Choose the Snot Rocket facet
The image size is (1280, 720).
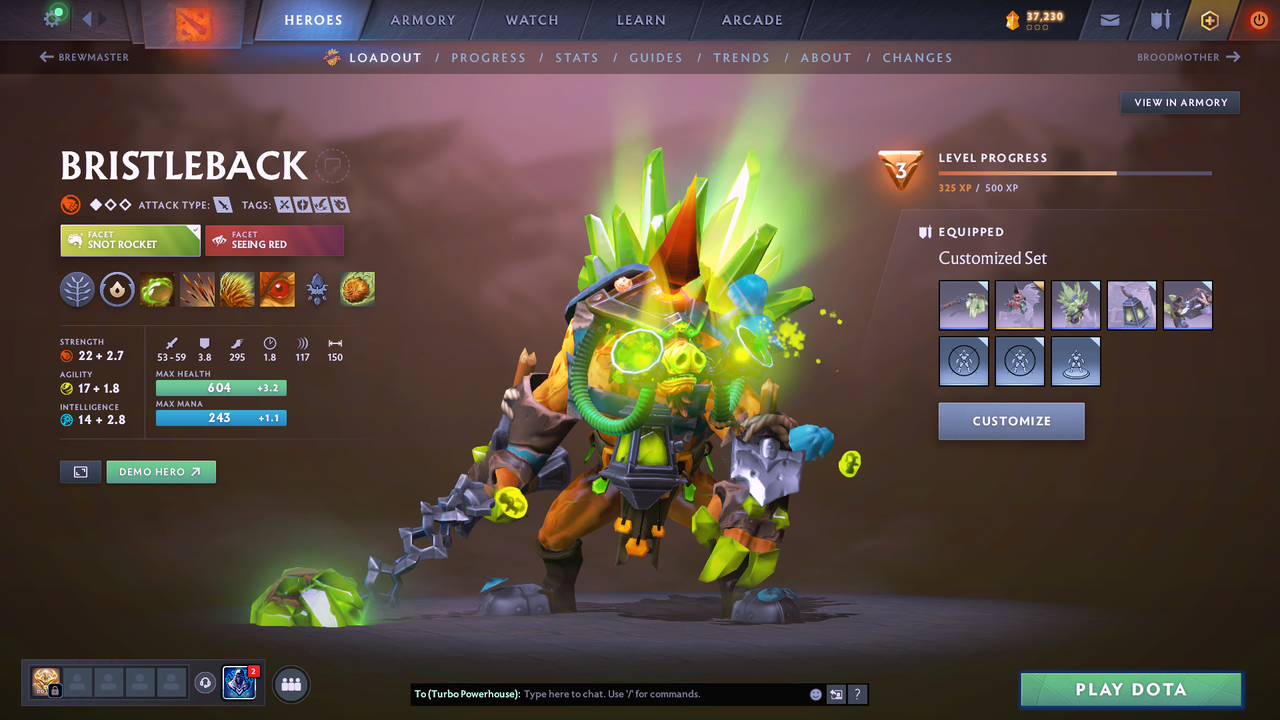130,240
